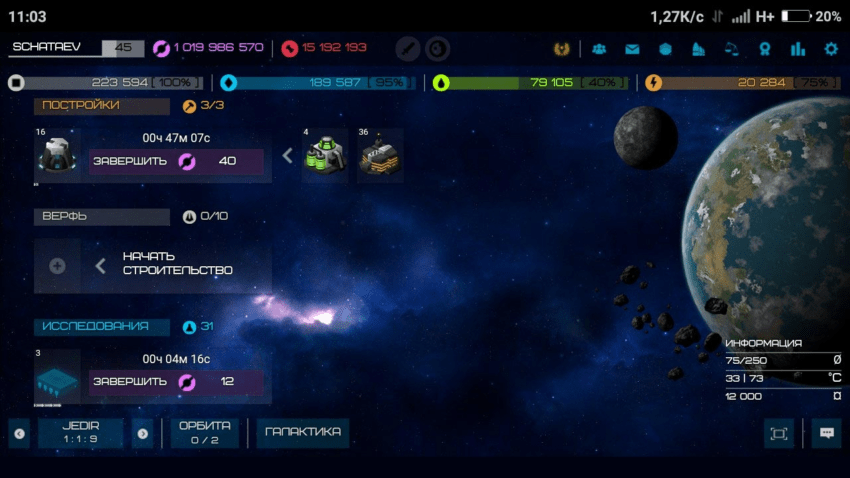850x478 pixels.
Task: Open the mail envelope inbox
Action: coord(632,48)
